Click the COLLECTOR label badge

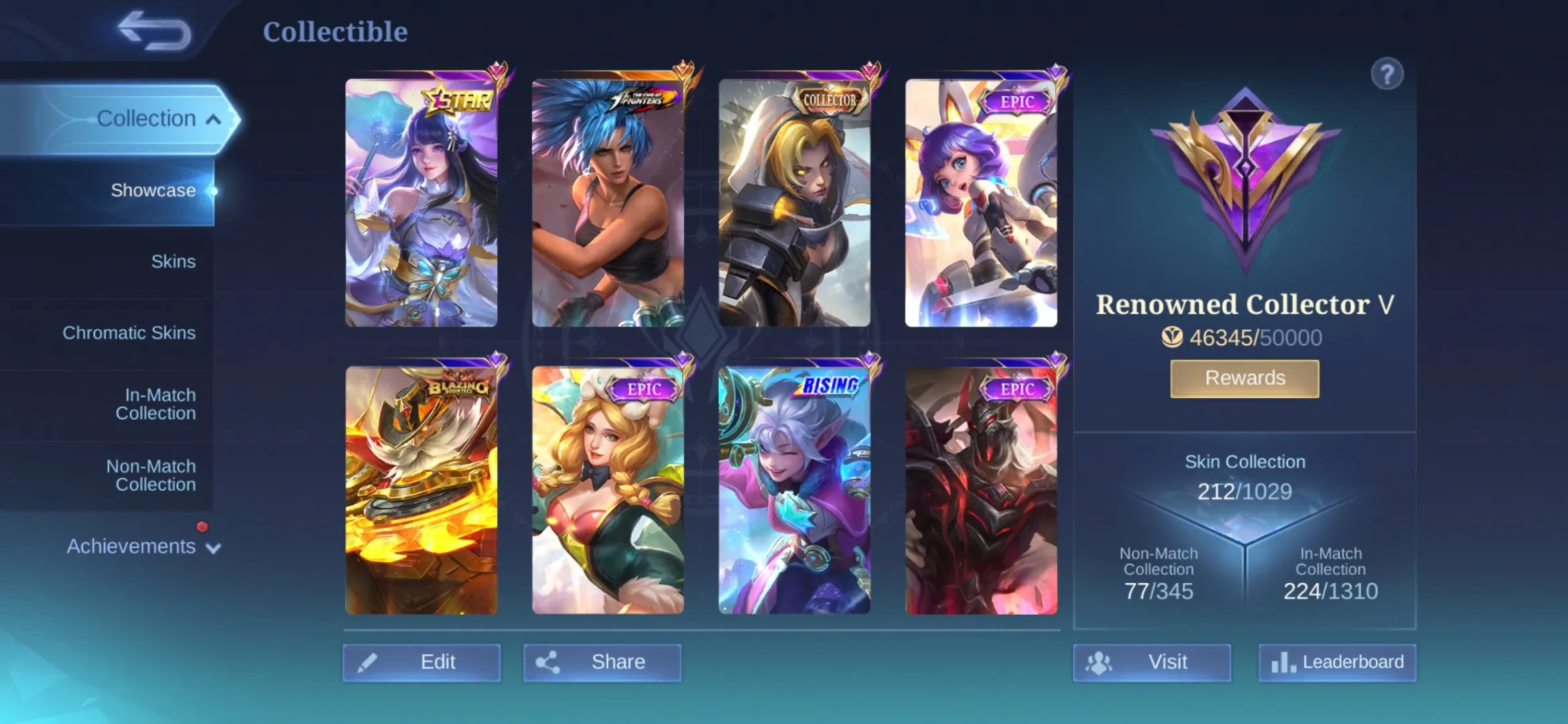(x=828, y=99)
